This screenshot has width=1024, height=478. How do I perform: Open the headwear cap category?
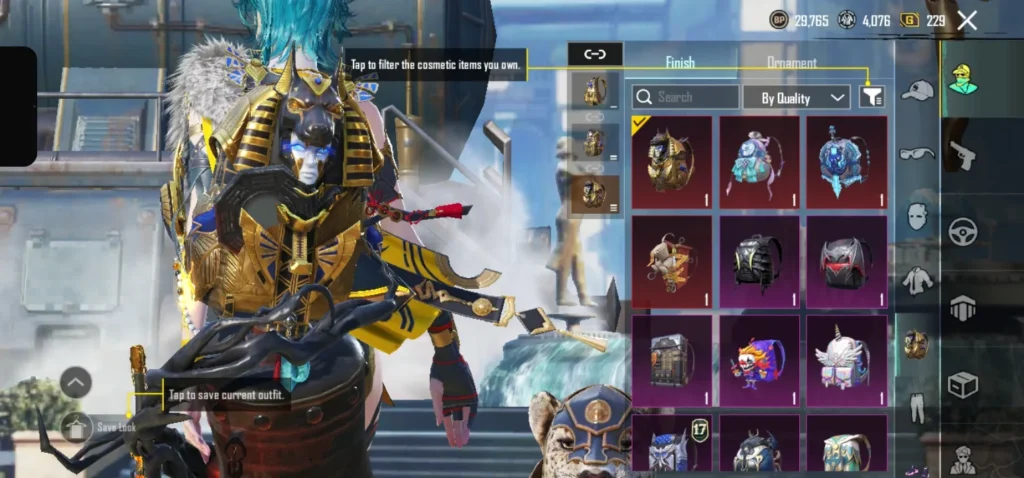click(916, 91)
